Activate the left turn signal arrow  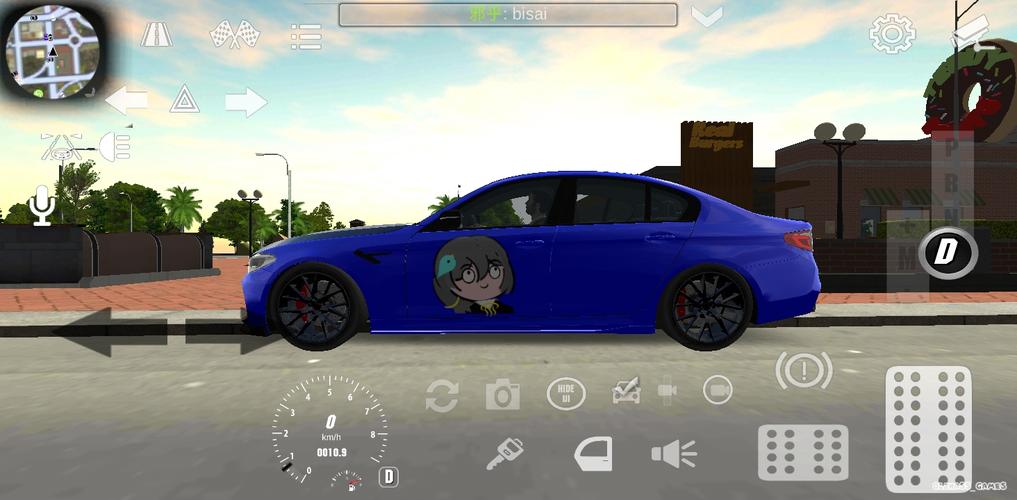126,100
